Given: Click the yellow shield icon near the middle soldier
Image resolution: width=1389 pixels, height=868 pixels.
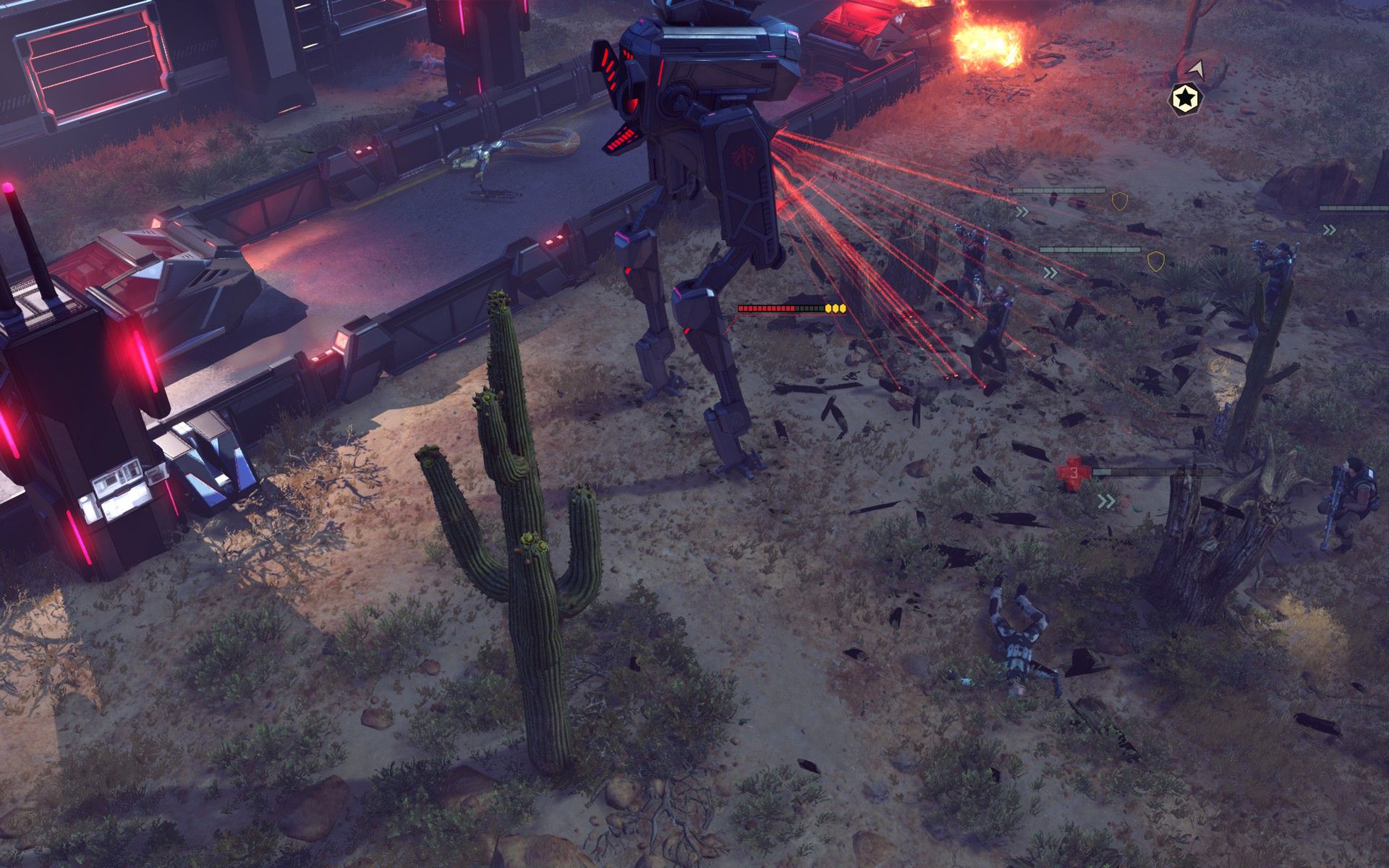Looking at the screenshot, I should click(1156, 261).
